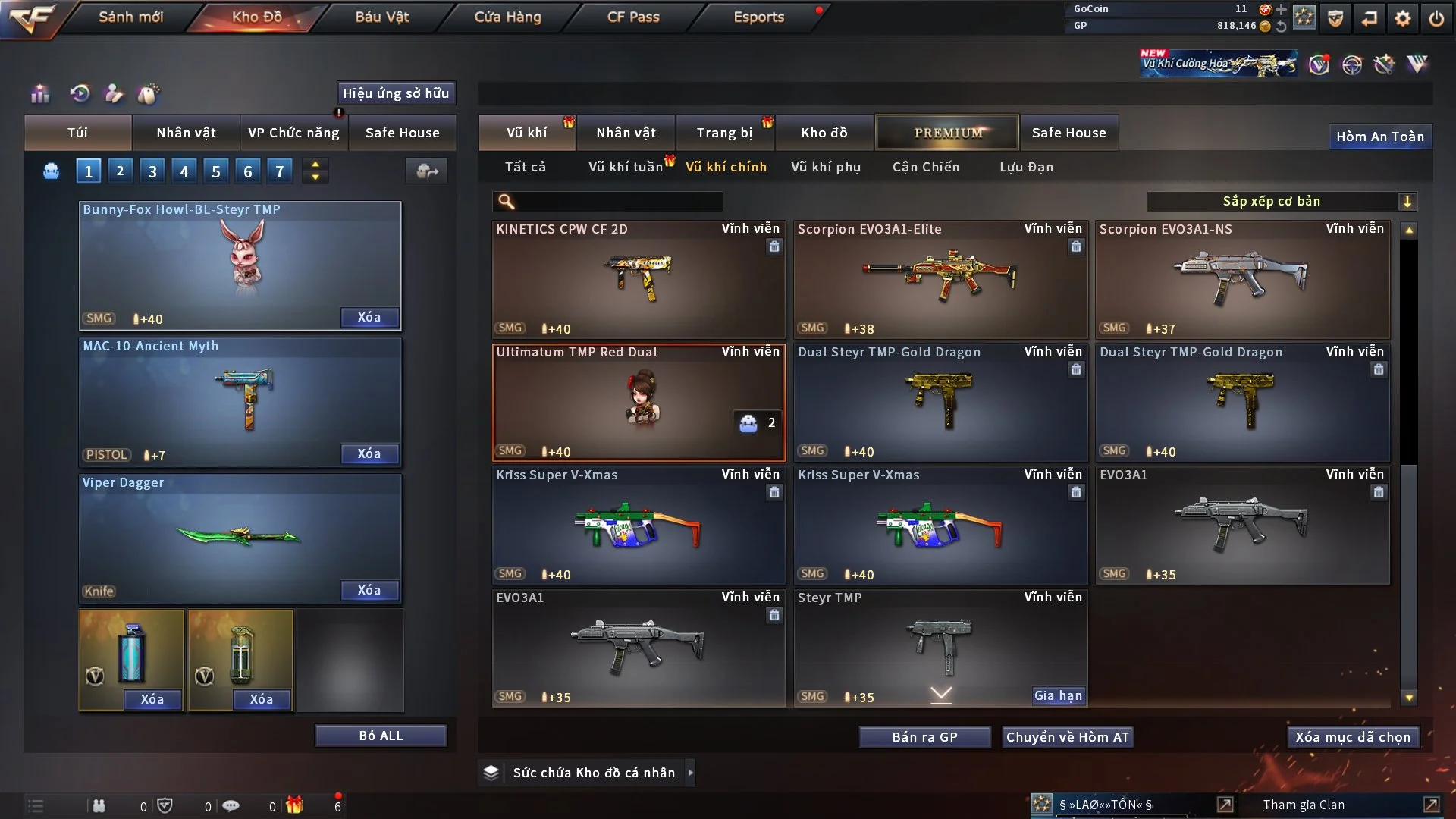Filter by Vũ khí phụ category
Image resolution: width=1456 pixels, height=819 pixels.
tap(825, 167)
